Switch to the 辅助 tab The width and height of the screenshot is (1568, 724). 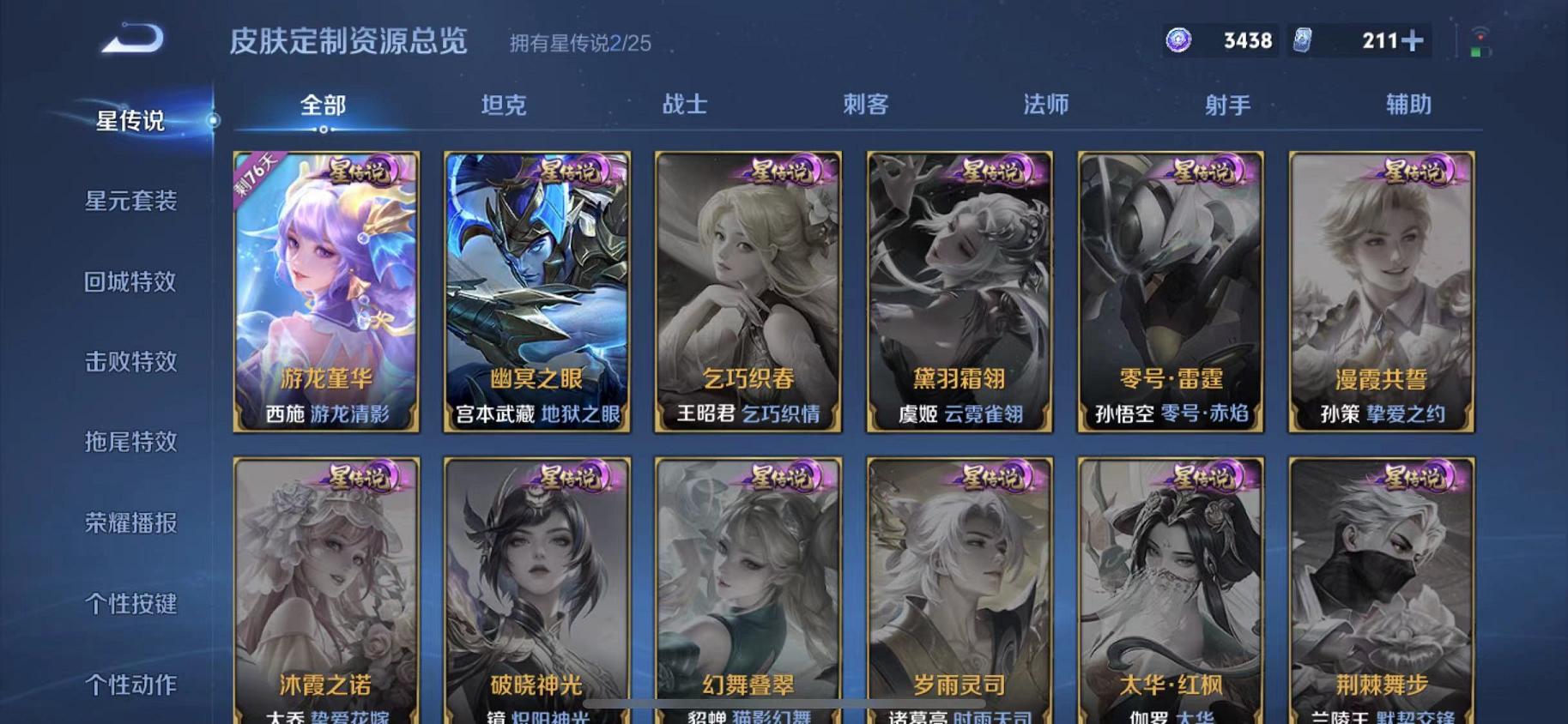pos(1408,104)
